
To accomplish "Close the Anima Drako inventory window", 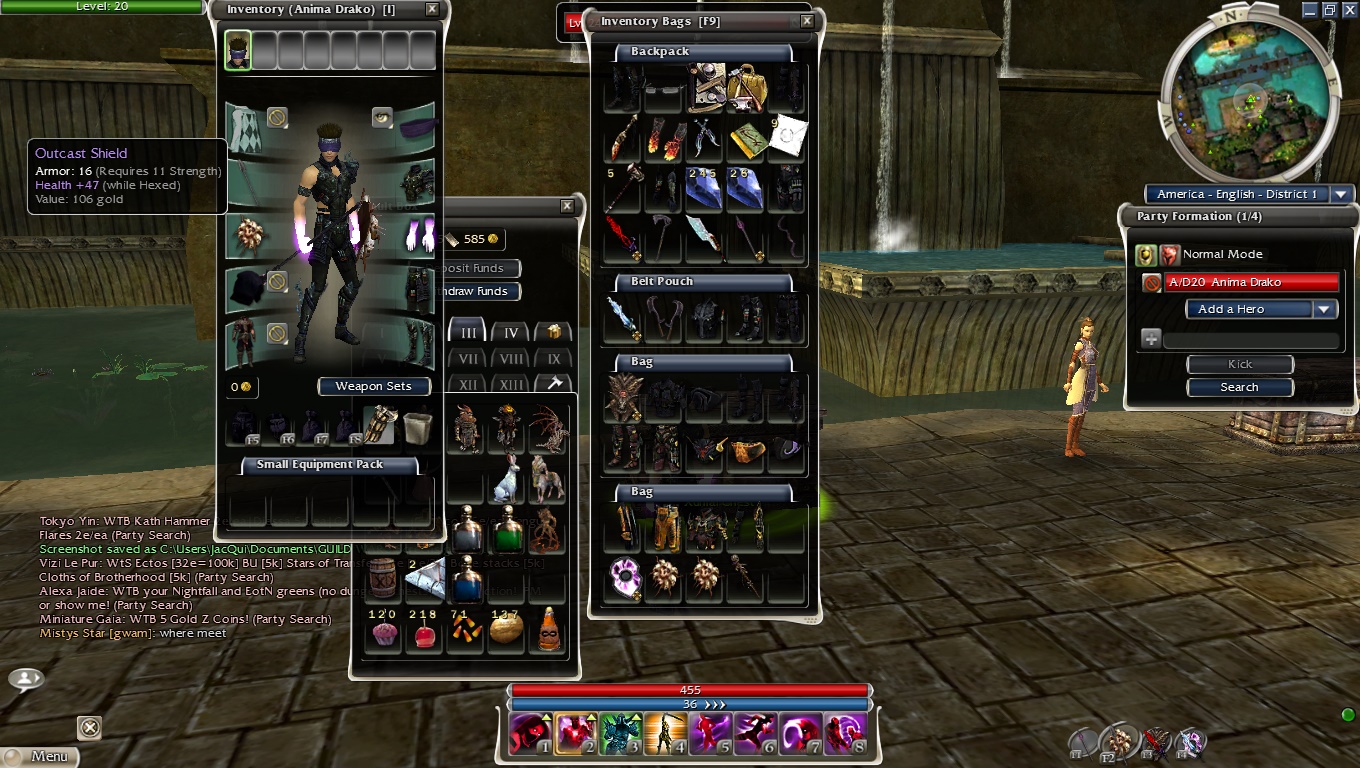I will (432, 9).
